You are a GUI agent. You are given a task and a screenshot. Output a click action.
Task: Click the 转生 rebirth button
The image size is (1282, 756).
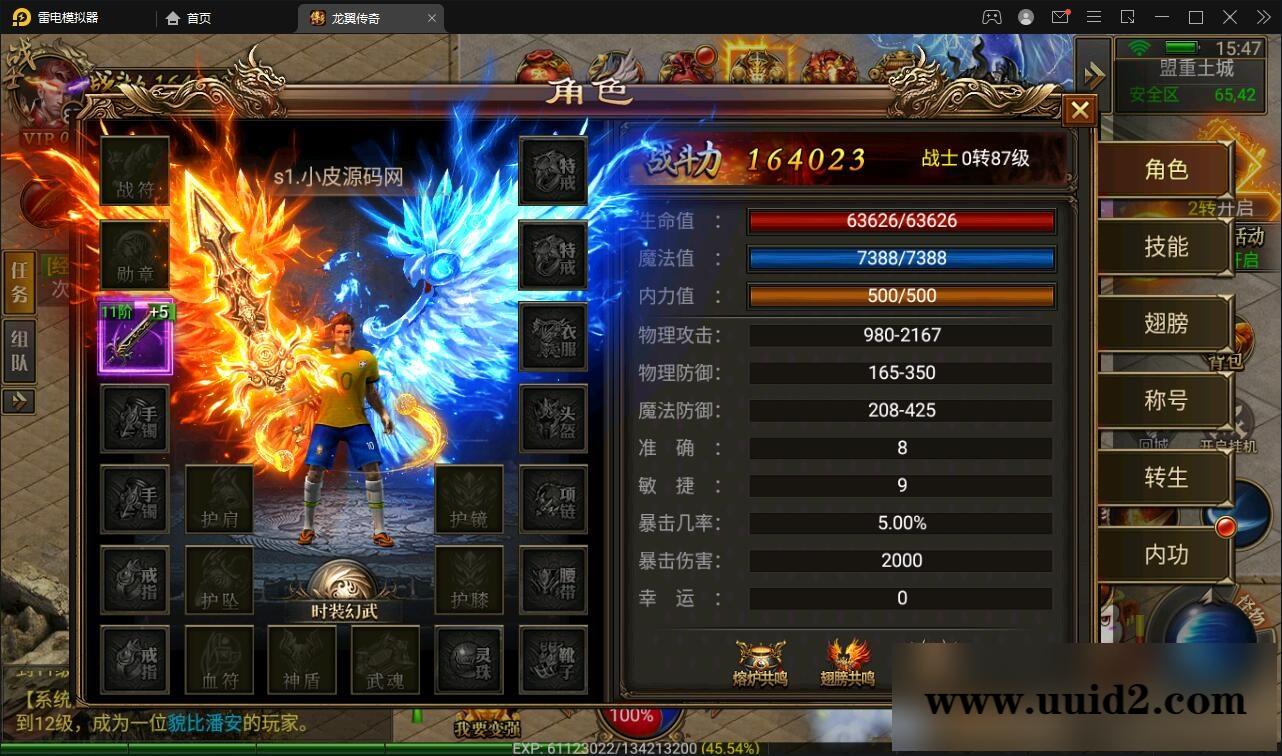pos(1163,478)
